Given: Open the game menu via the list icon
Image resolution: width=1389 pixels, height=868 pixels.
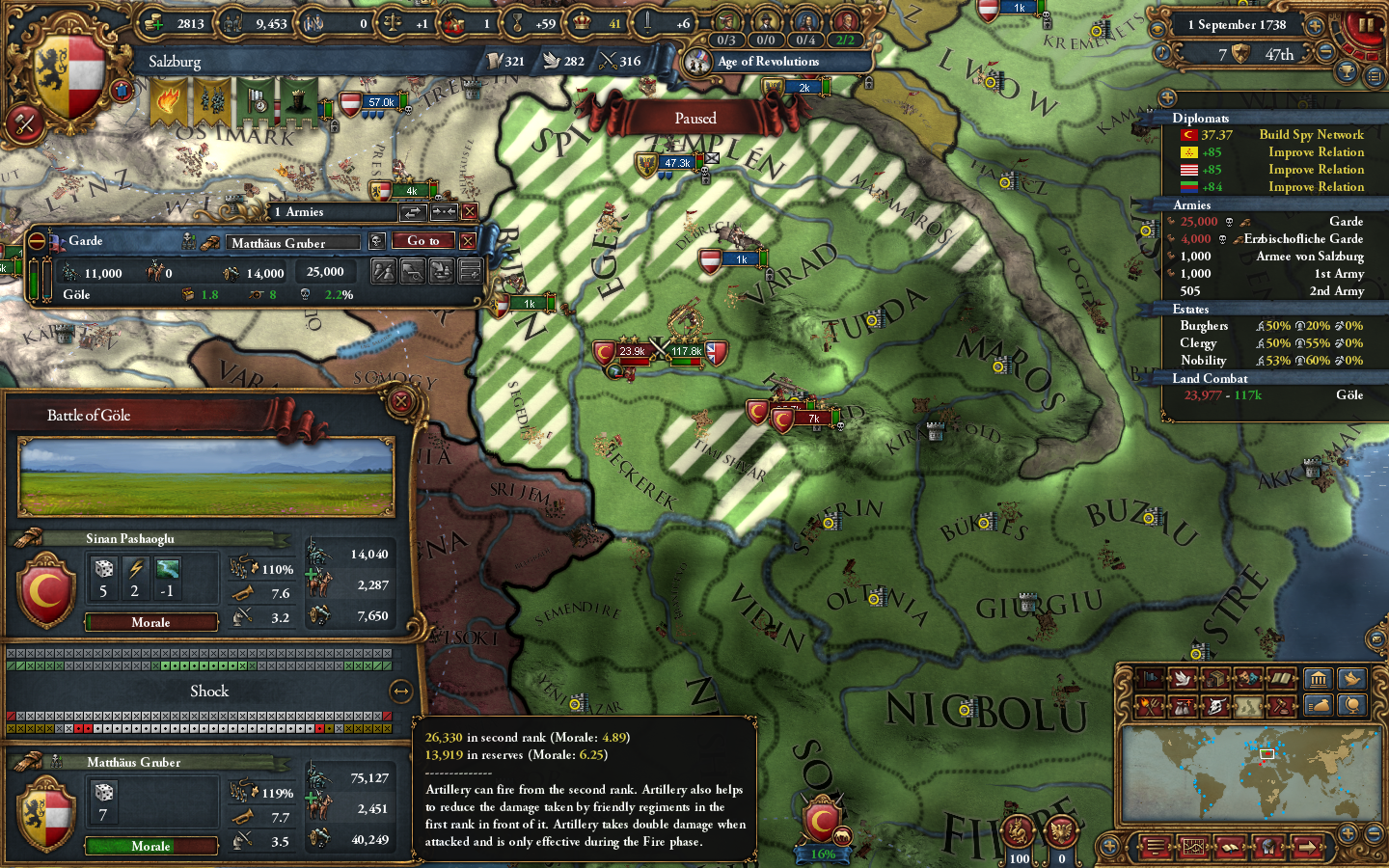Looking at the screenshot, I should coord(1154,848).
